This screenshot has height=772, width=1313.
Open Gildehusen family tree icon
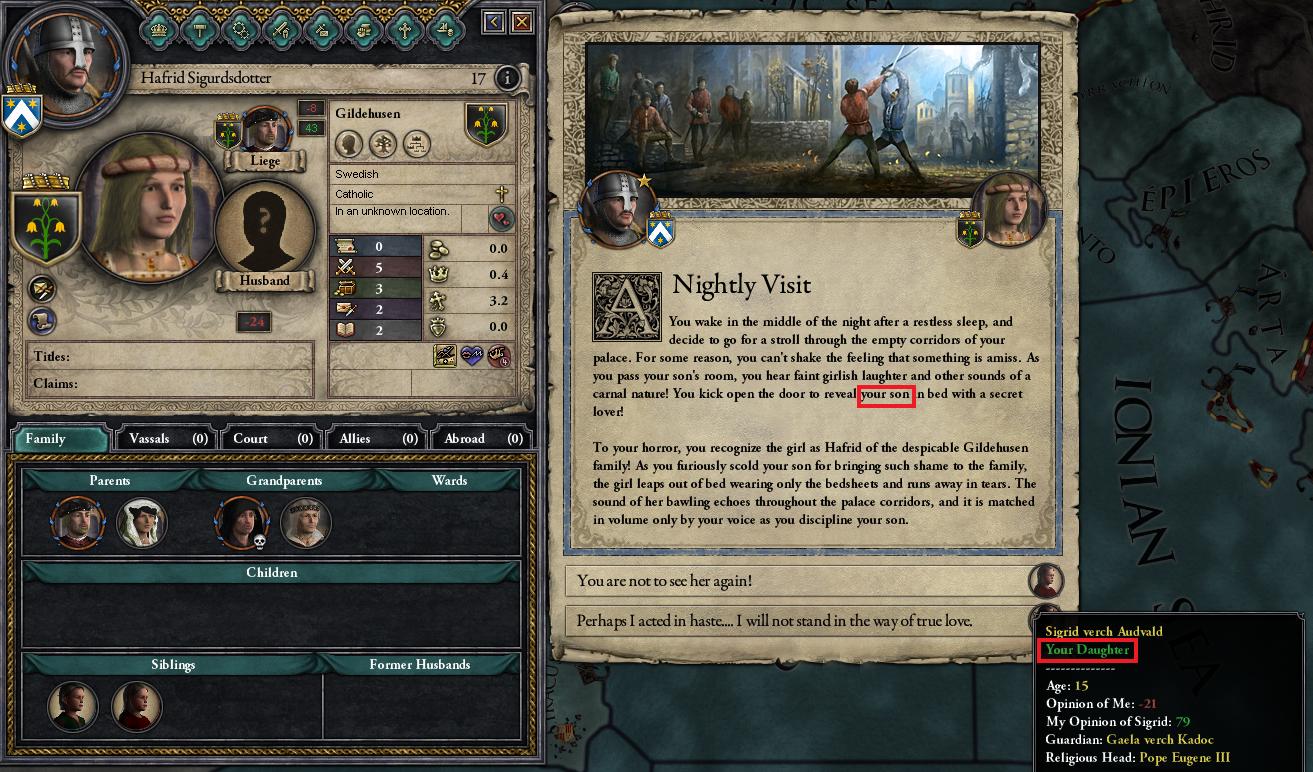[x=383, y=144]
